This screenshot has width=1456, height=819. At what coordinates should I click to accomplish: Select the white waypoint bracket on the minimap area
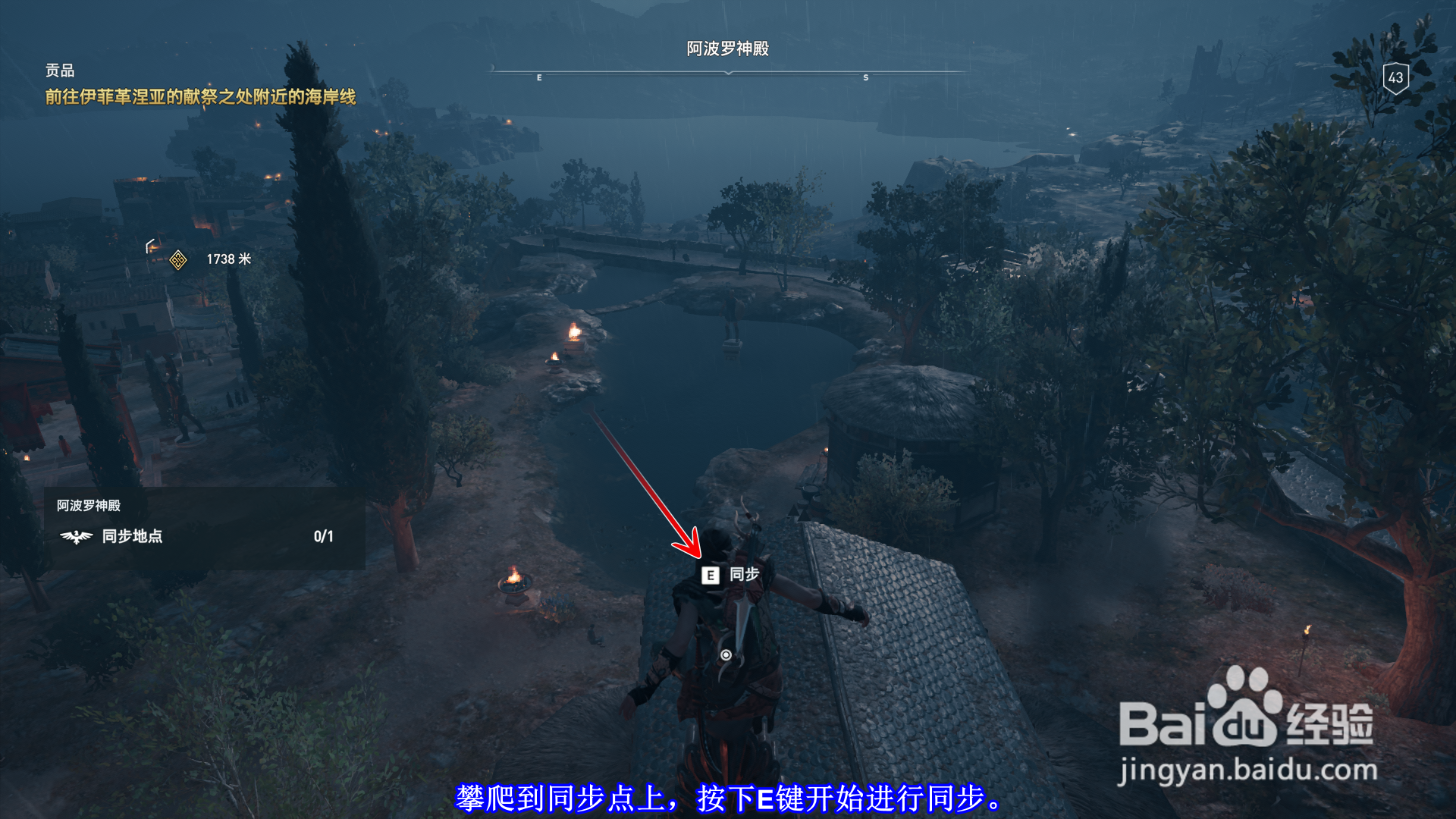[x=149, y=244]
